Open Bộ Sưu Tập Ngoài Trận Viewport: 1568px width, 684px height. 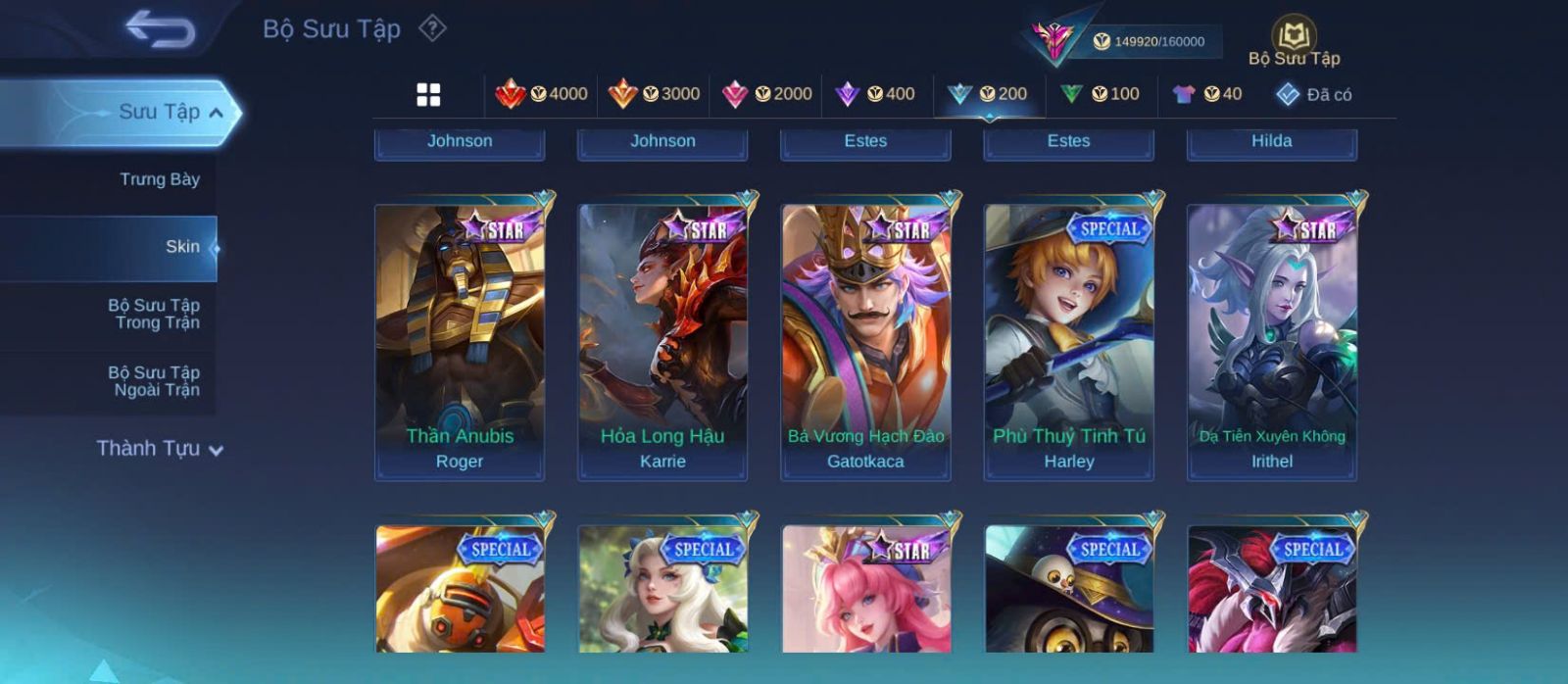[x=154, y=381]
